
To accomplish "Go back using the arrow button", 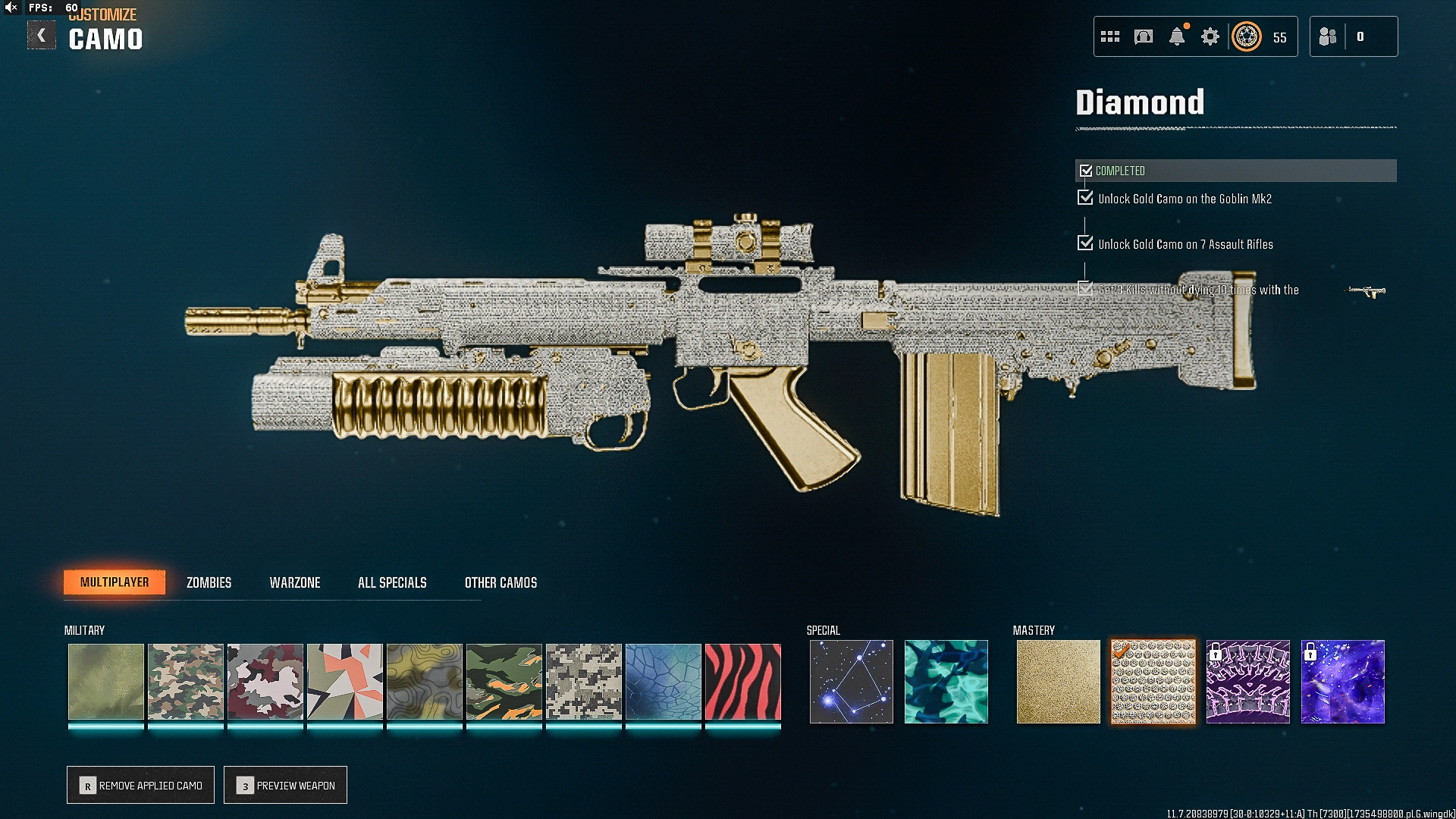I will pos(42,36).
